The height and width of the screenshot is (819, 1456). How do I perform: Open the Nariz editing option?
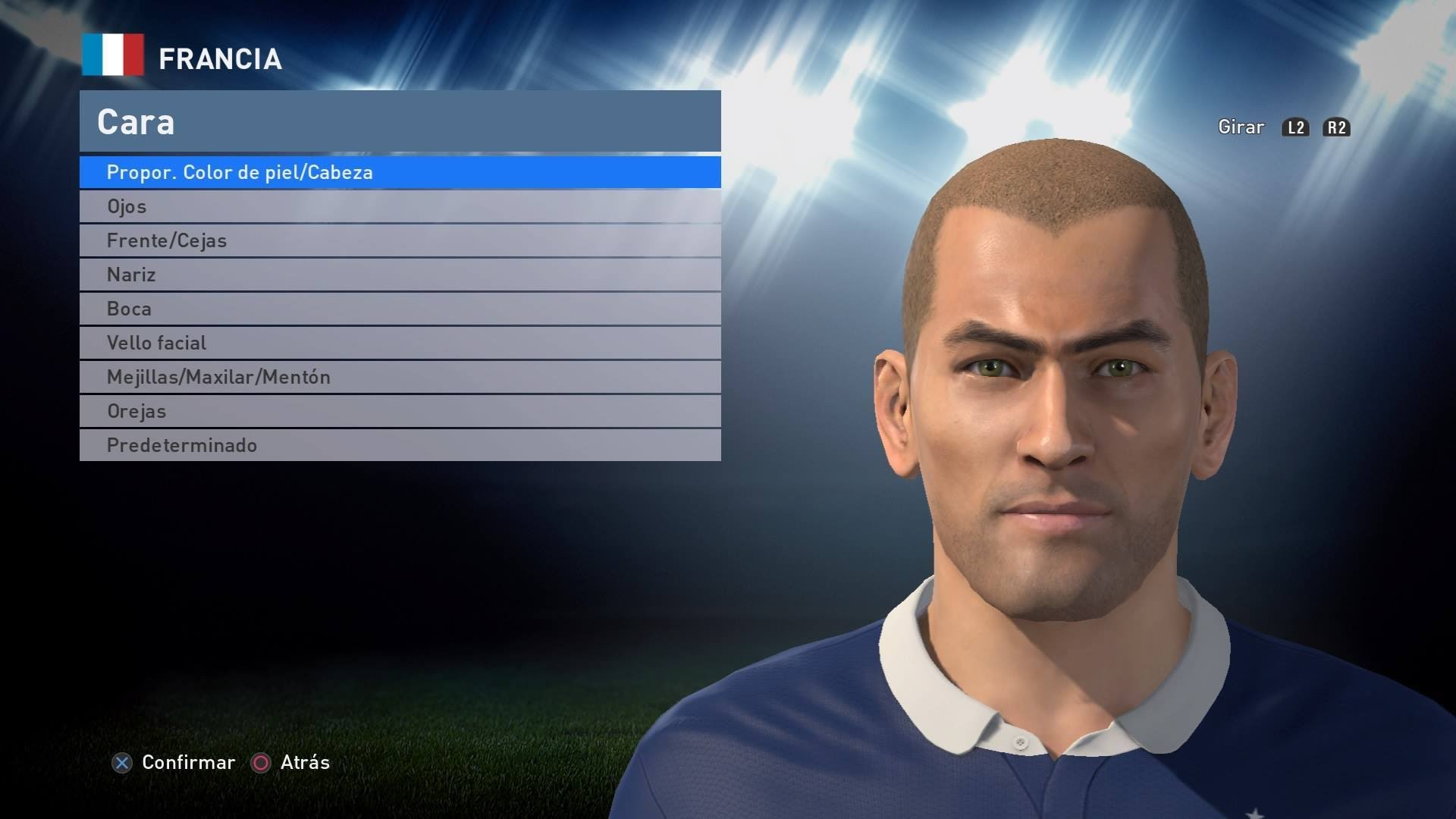[x=400, y=275]
